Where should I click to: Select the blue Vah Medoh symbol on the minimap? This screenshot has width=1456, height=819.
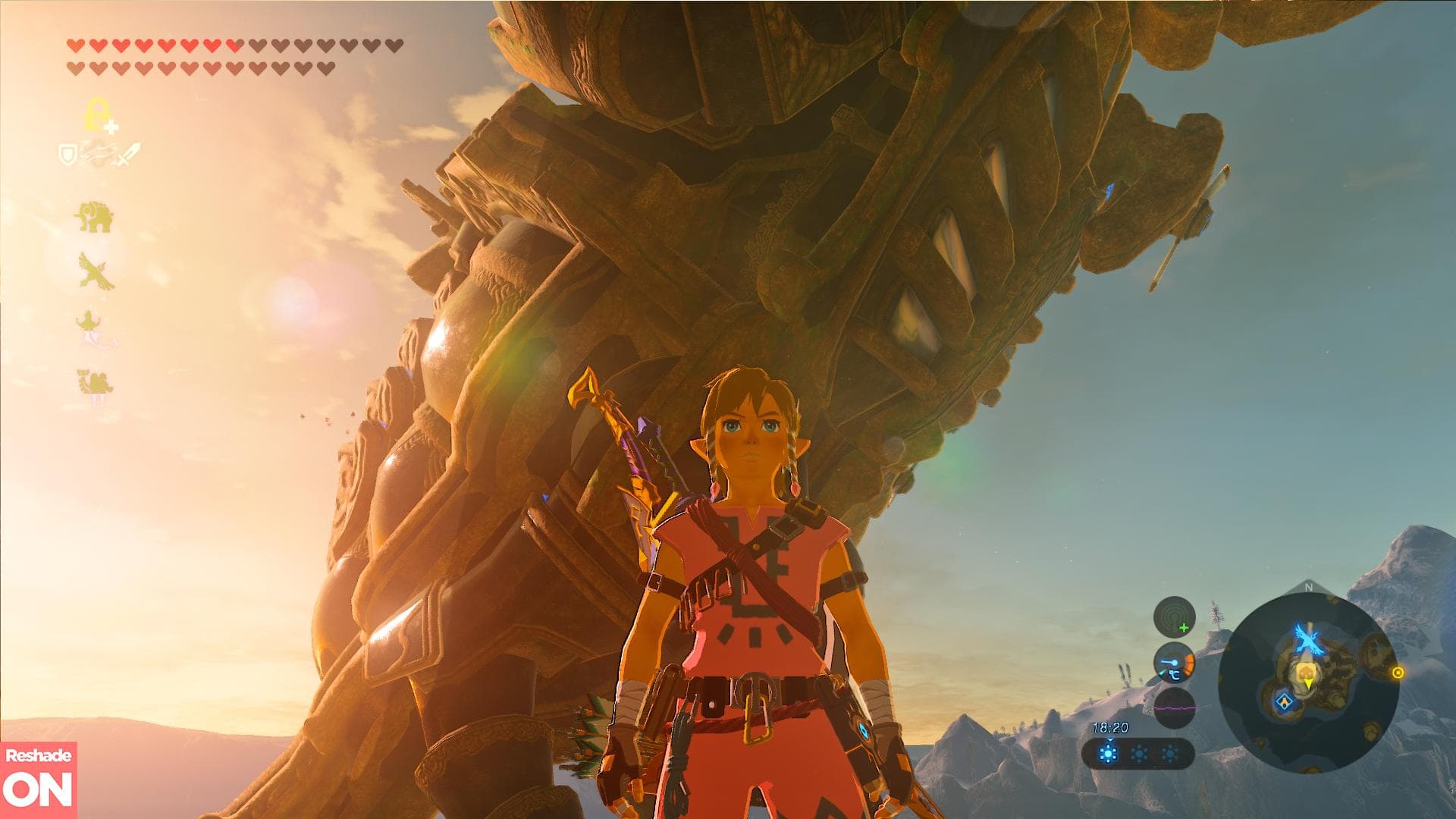tap(1307, 638)
